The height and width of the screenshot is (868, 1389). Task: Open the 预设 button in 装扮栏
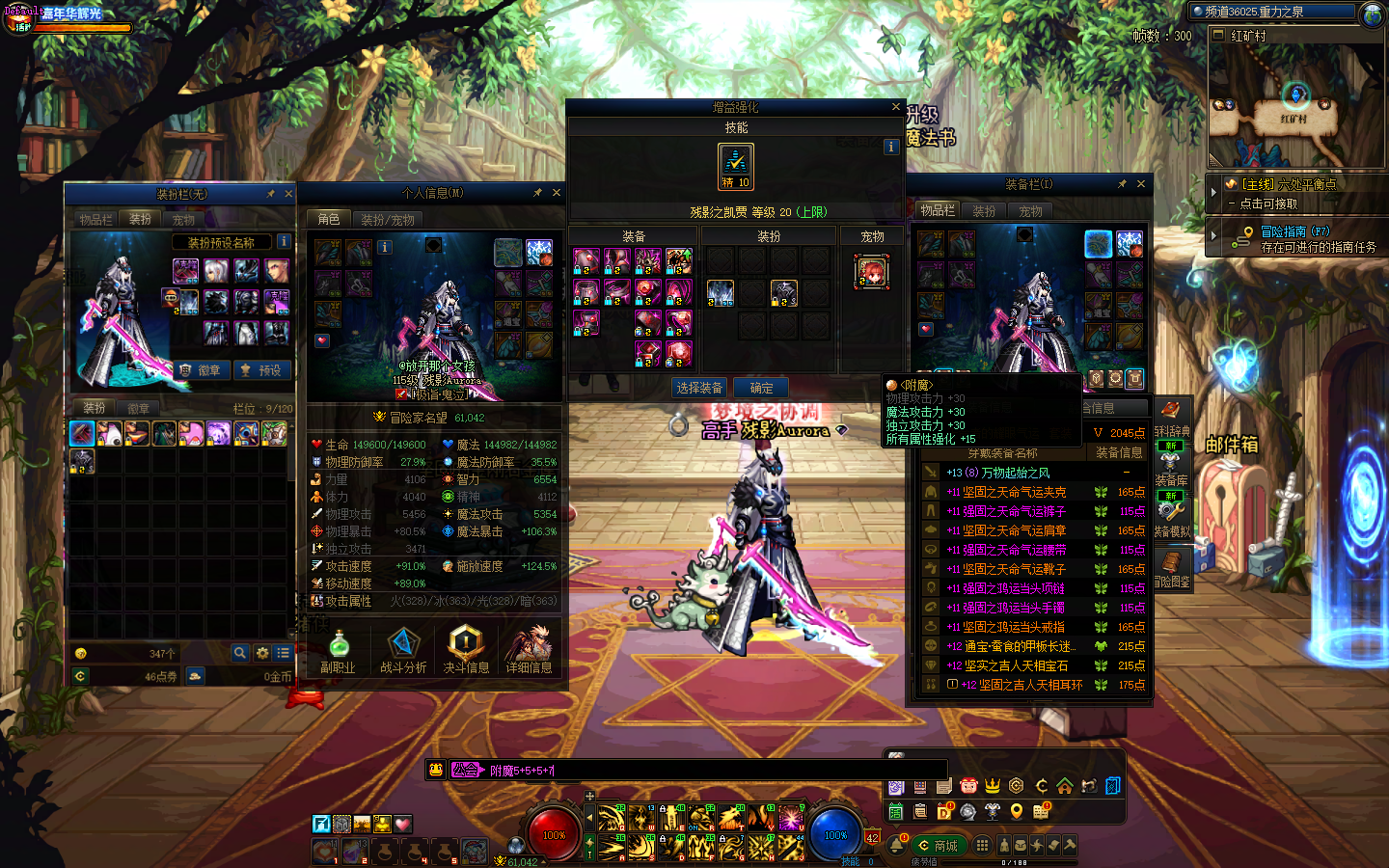261,370
